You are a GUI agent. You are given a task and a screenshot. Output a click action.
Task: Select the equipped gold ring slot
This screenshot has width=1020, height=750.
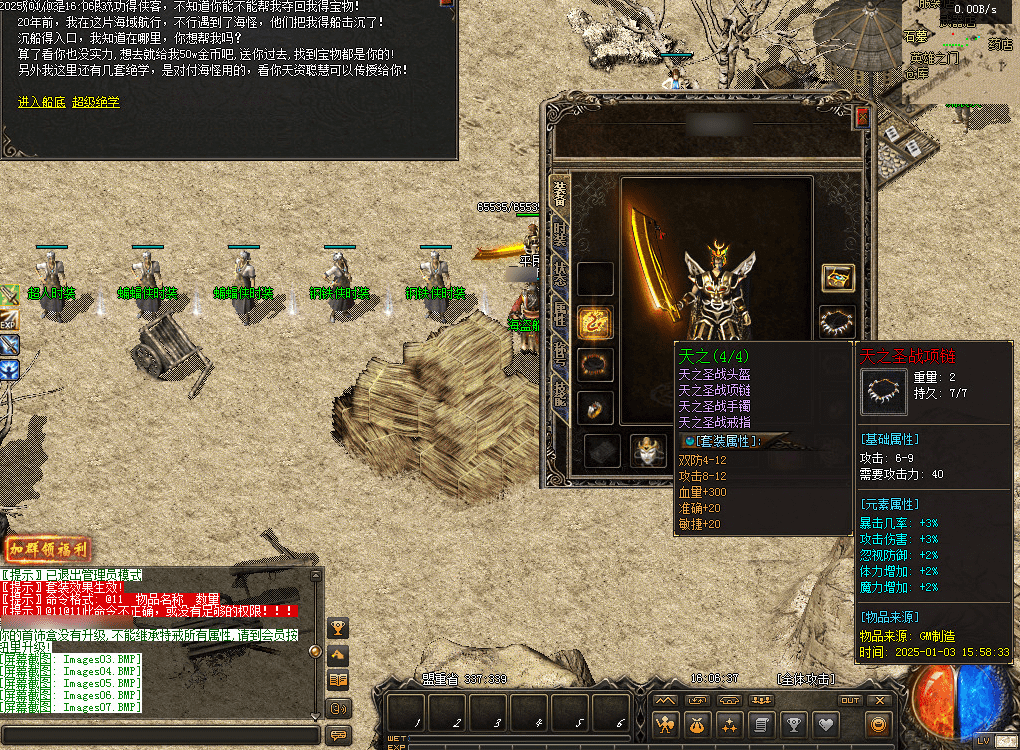click(595, 407)
